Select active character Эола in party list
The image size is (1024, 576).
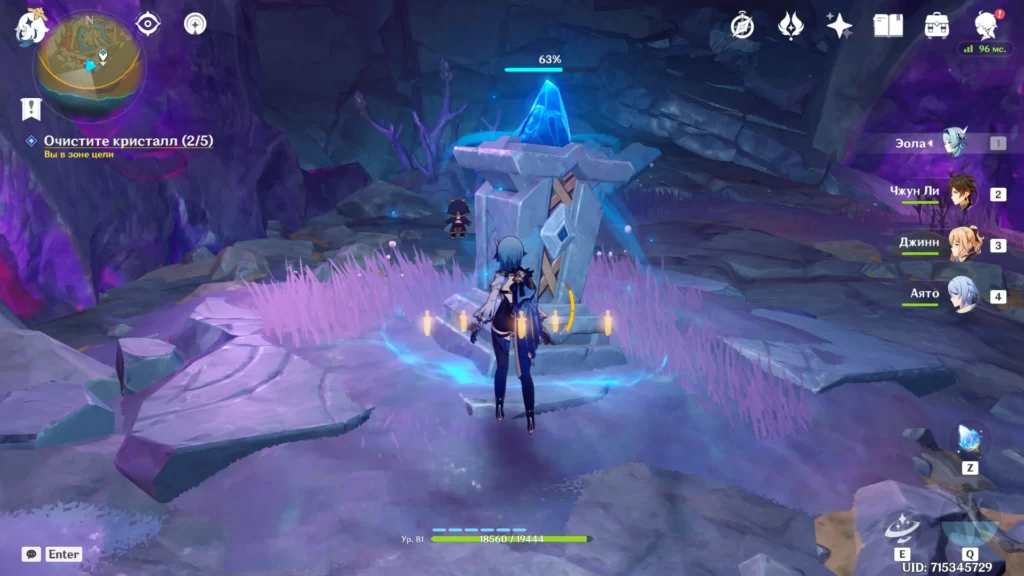point(962,143)
